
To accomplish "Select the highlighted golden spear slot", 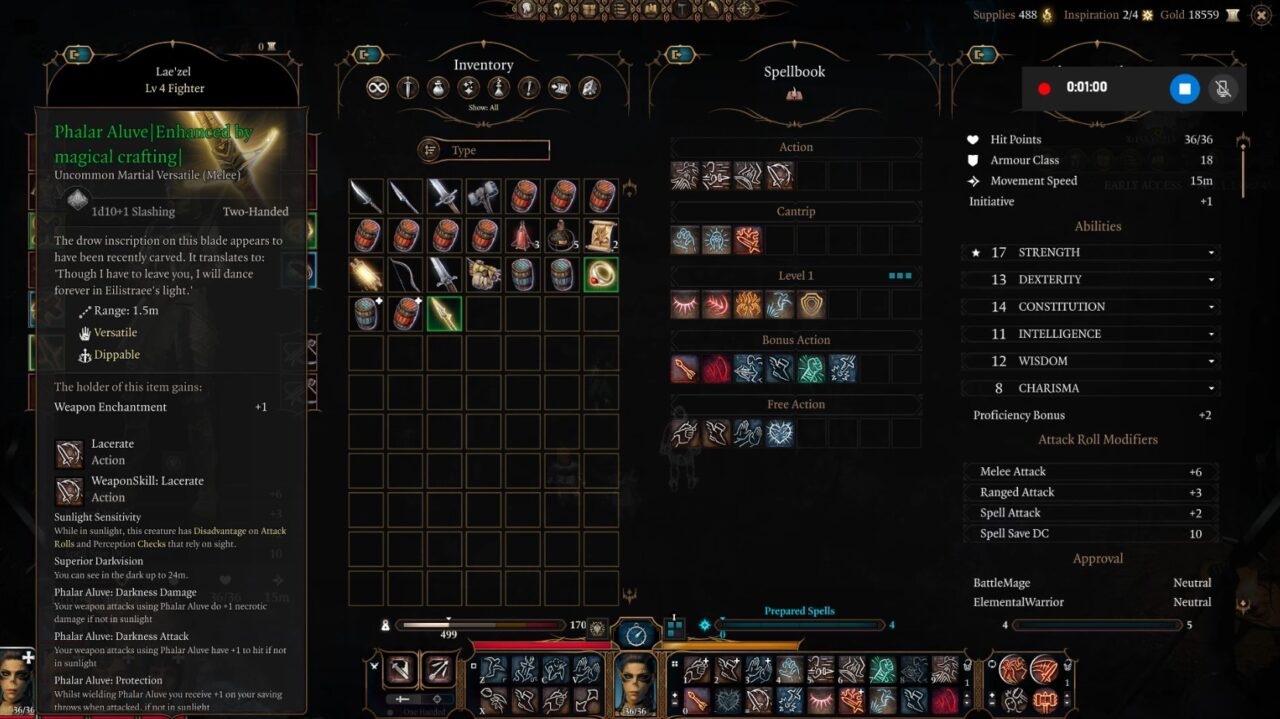I will [444, 313].
